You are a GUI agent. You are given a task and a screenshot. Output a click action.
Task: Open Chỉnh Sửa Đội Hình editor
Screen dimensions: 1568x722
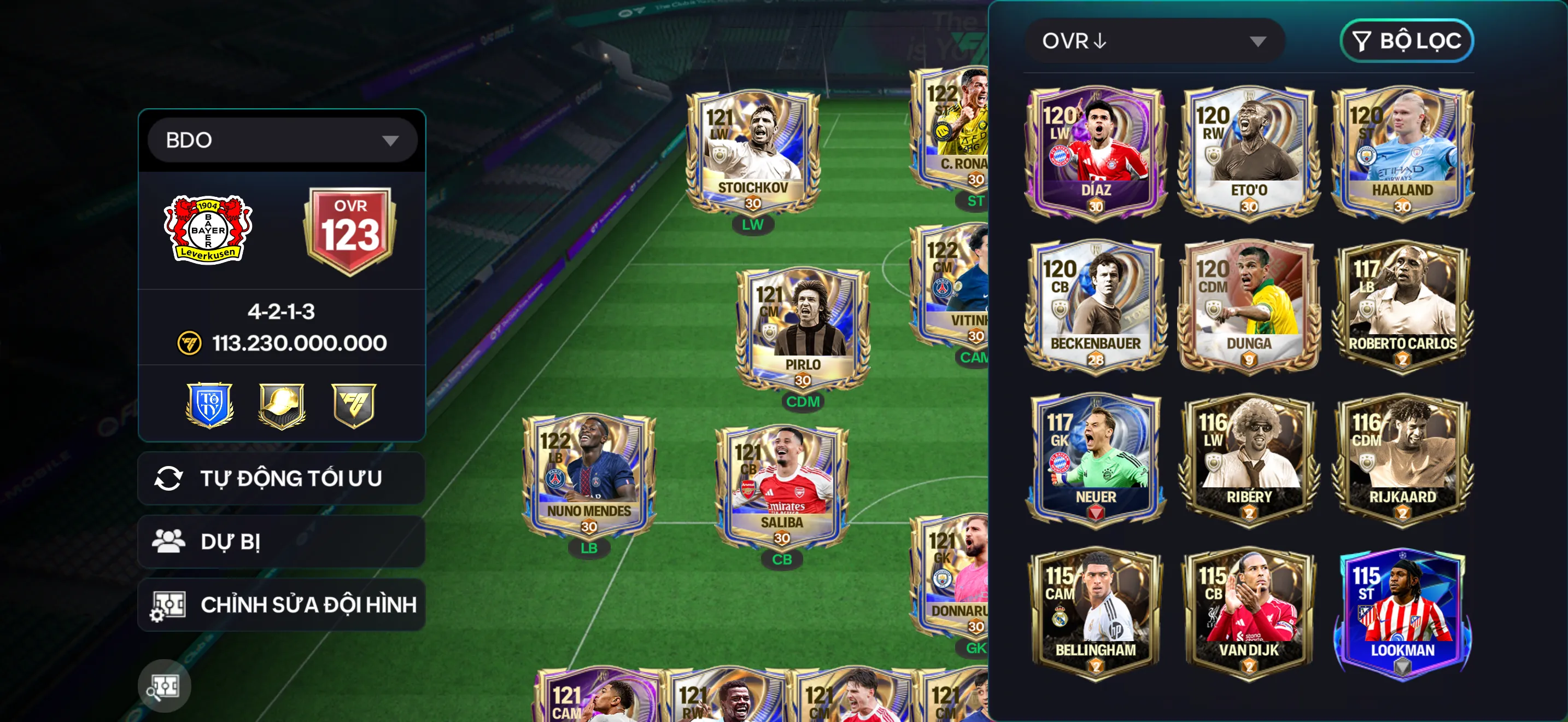[281, 605]
